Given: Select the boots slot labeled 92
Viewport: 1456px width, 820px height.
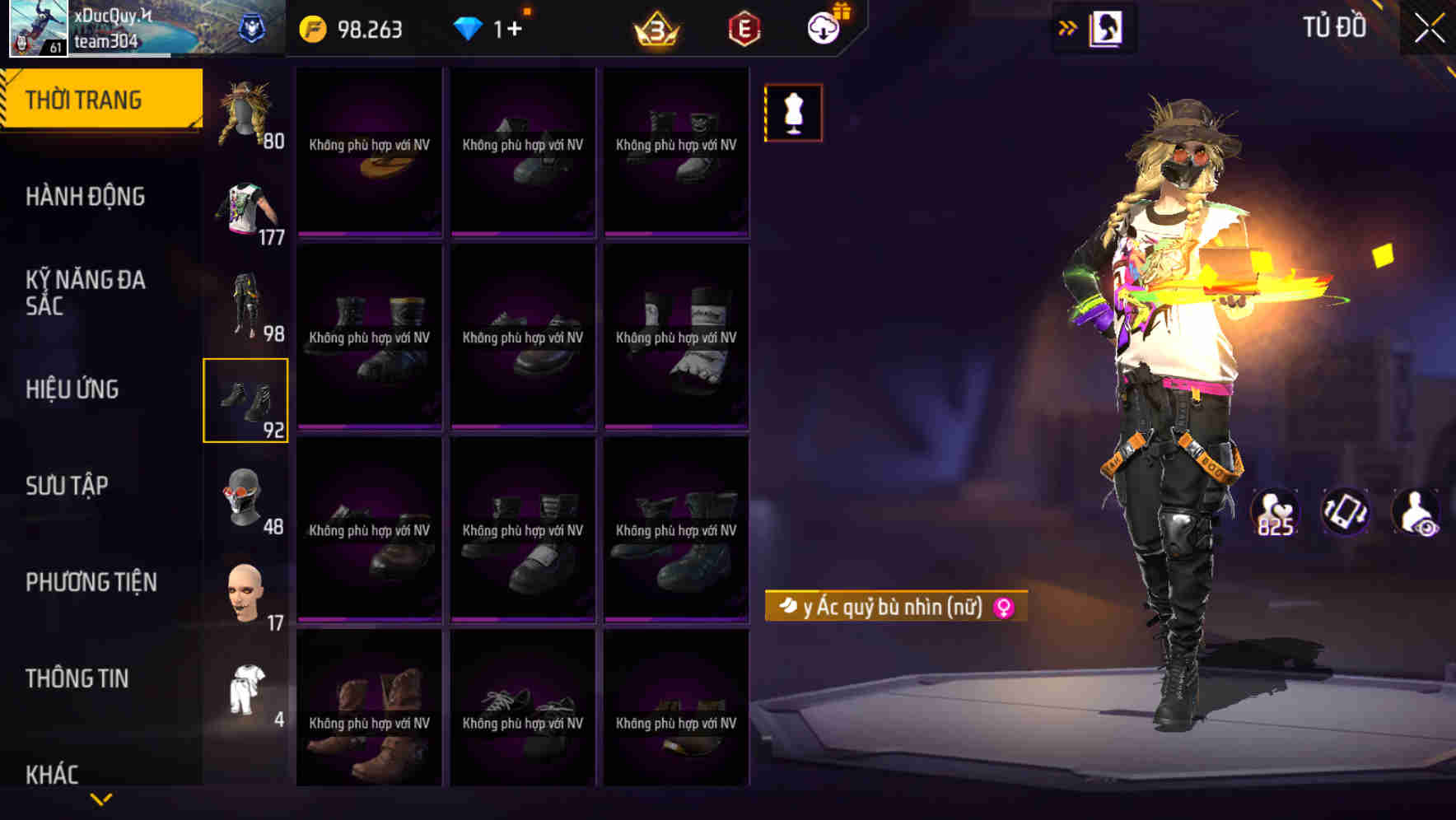Looking at the screenshot, I should click(246, 400).
